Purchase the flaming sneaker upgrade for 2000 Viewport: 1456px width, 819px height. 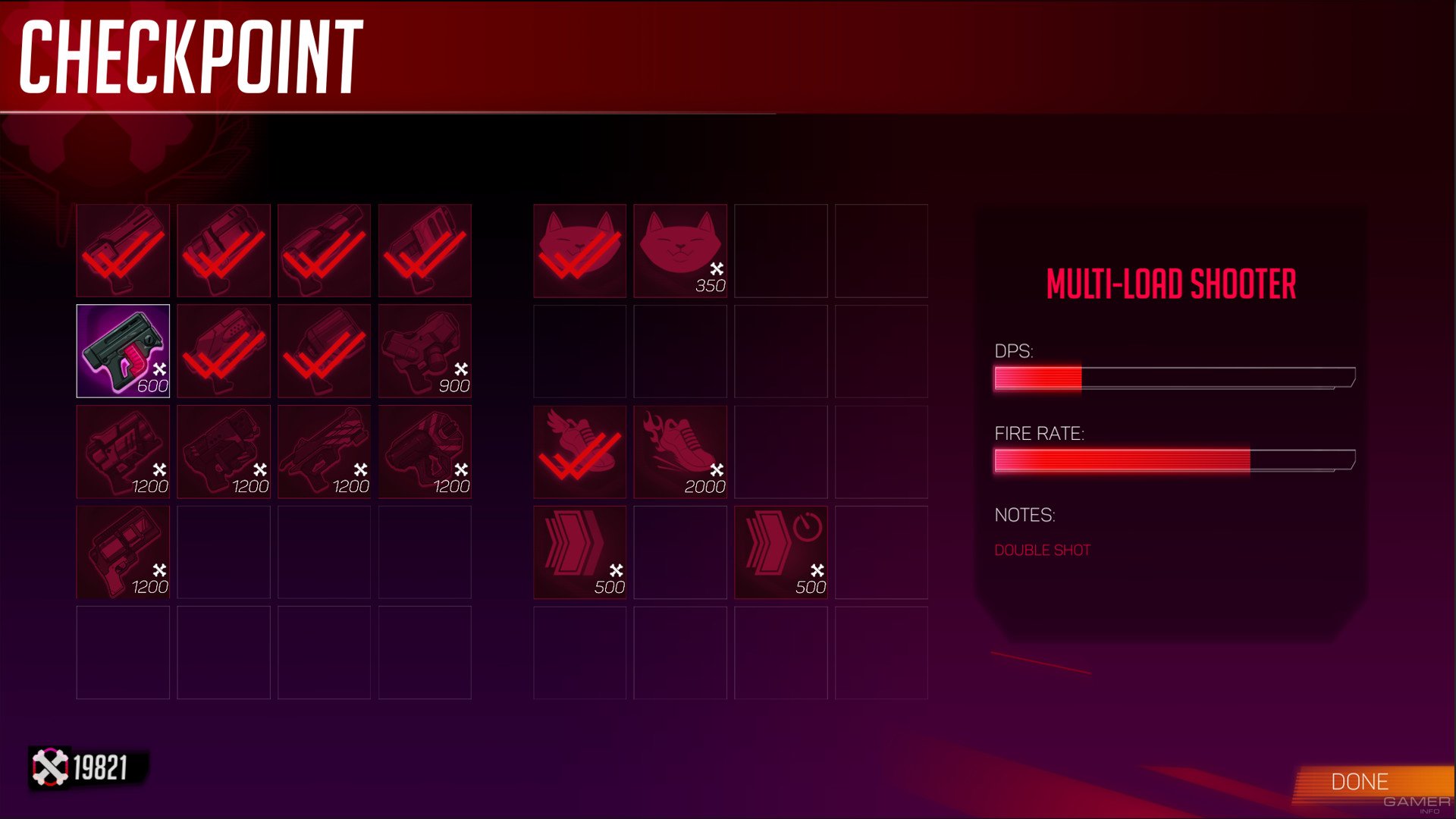point(680,452)
